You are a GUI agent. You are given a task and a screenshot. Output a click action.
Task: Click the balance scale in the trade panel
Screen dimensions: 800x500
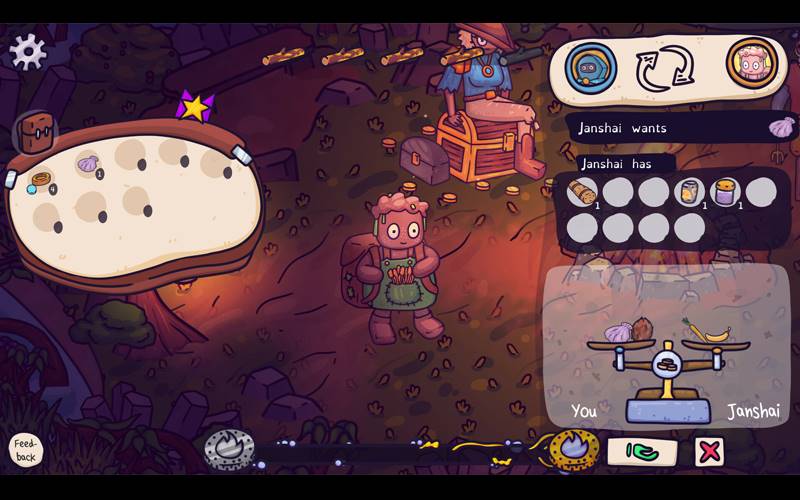click(x=667, y=372)
